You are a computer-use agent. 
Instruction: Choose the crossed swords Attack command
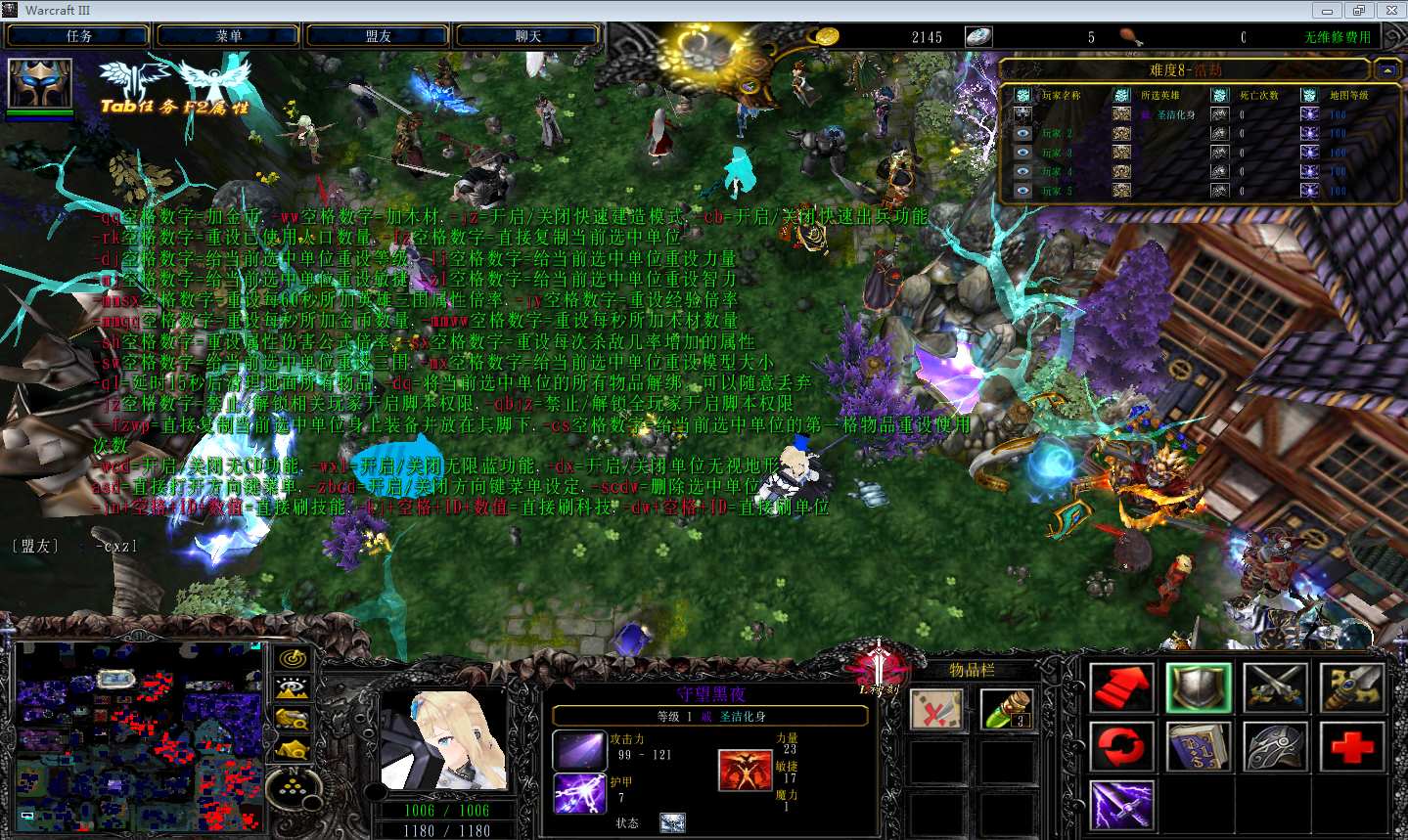click(x=1275, y=687)
